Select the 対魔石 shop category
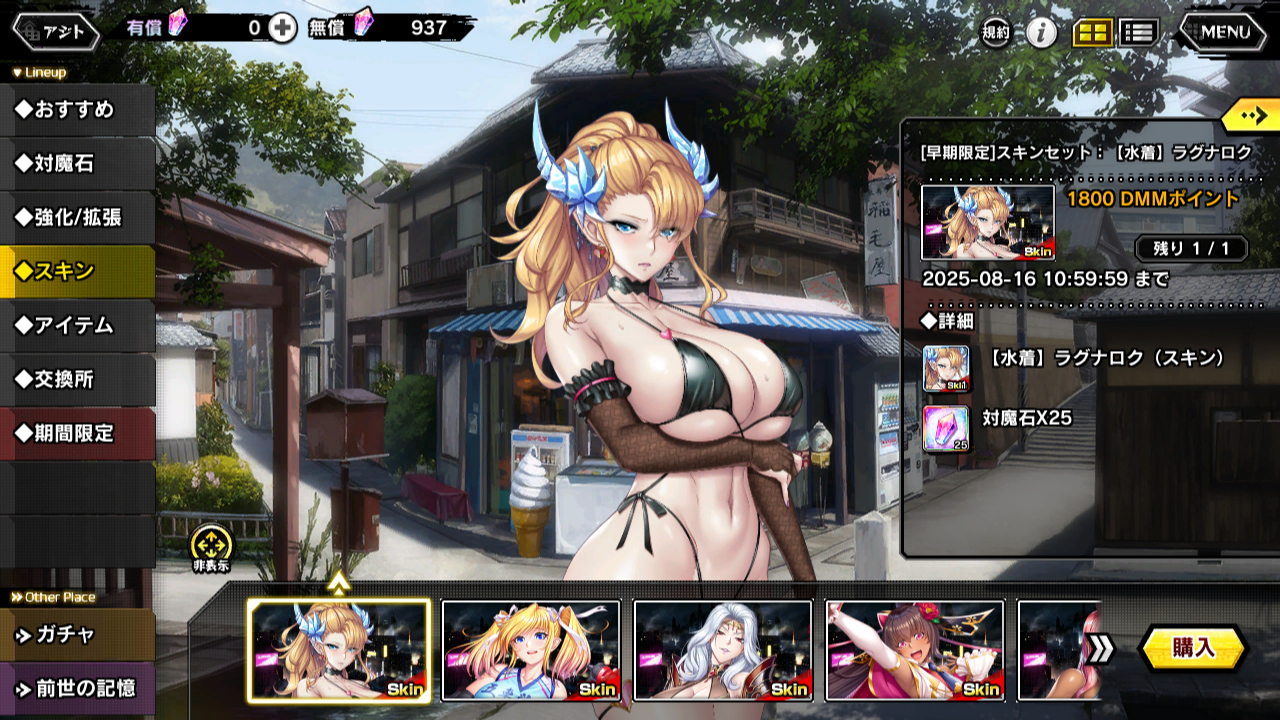The image size is (1280, 720). point(76,164)
